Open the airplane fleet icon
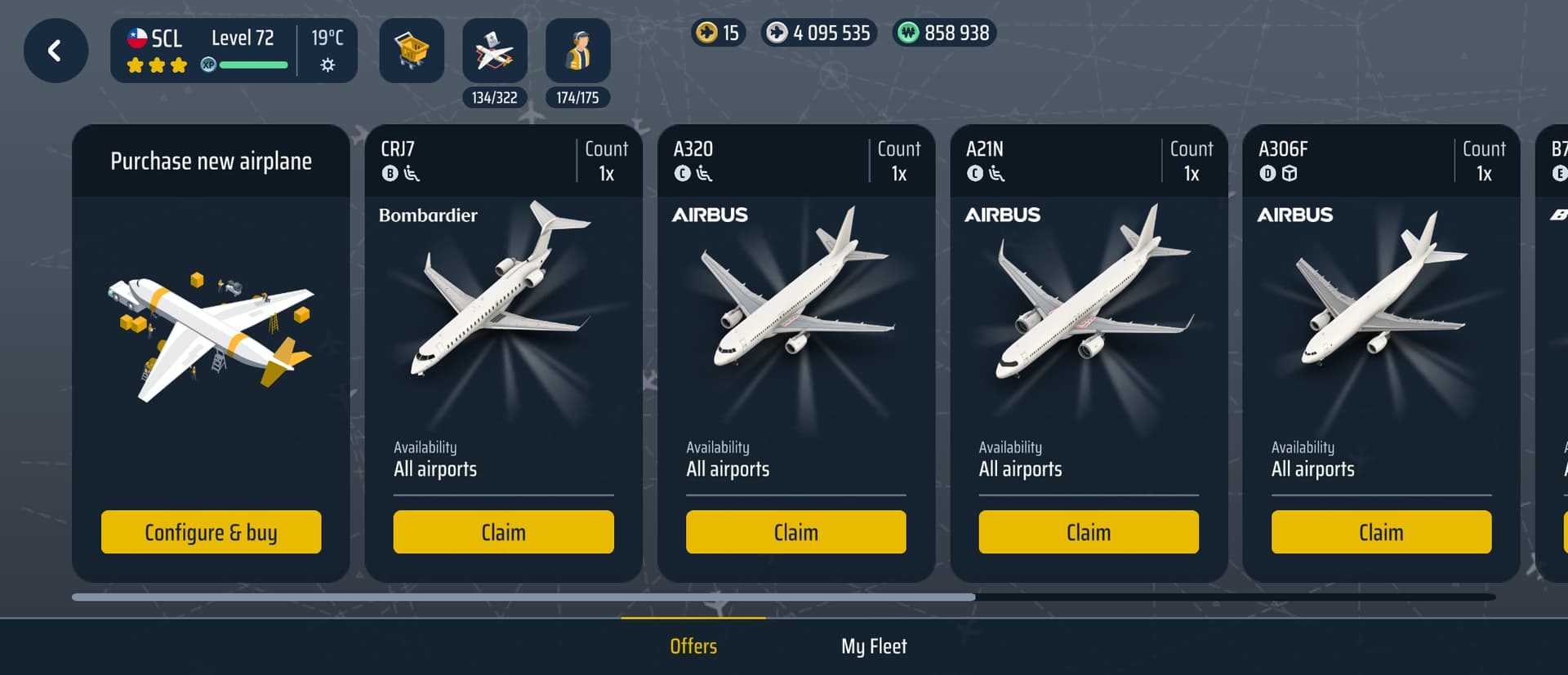 [495, 51]
